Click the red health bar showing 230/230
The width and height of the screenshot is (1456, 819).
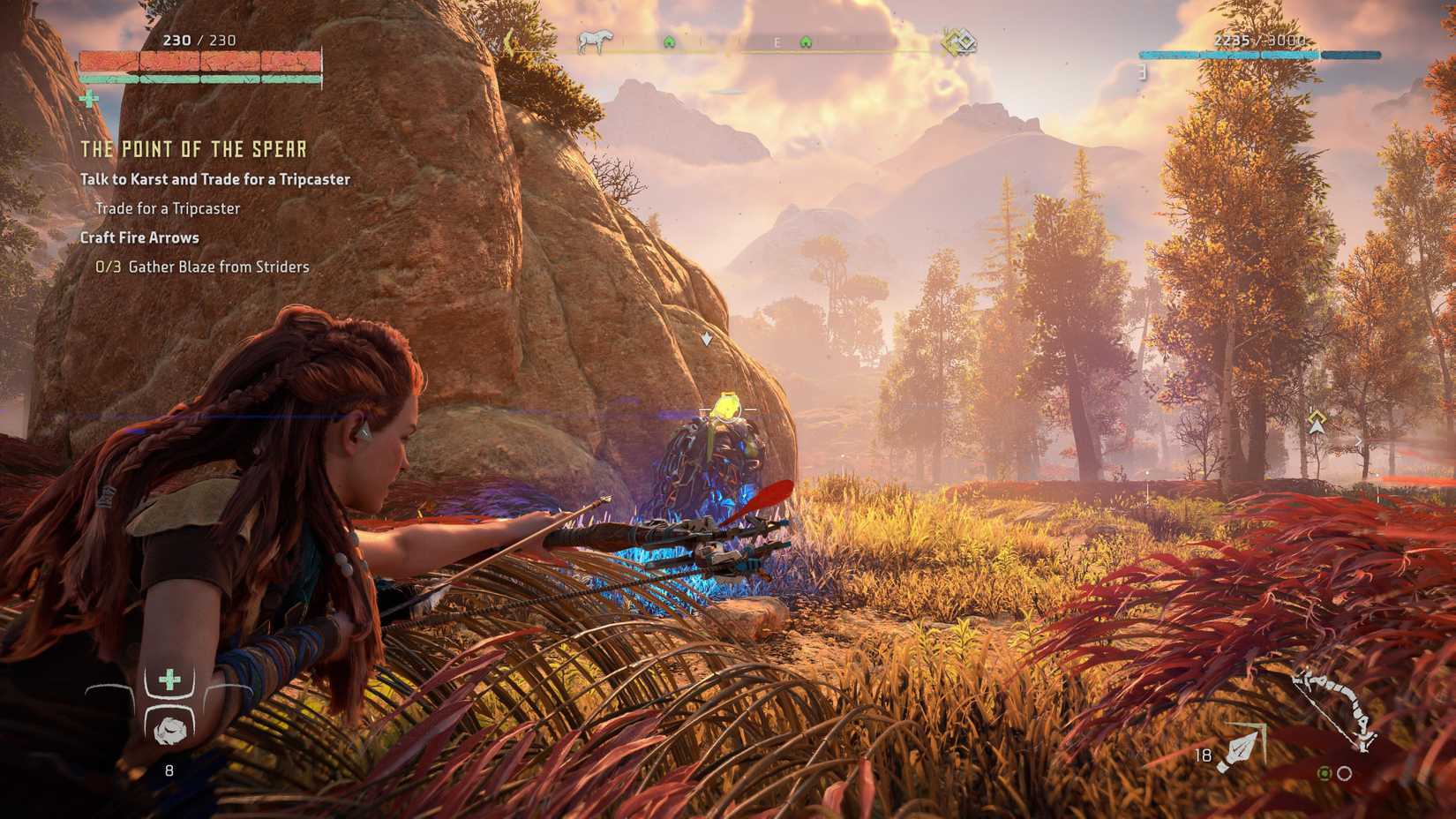tap(200, 63)
